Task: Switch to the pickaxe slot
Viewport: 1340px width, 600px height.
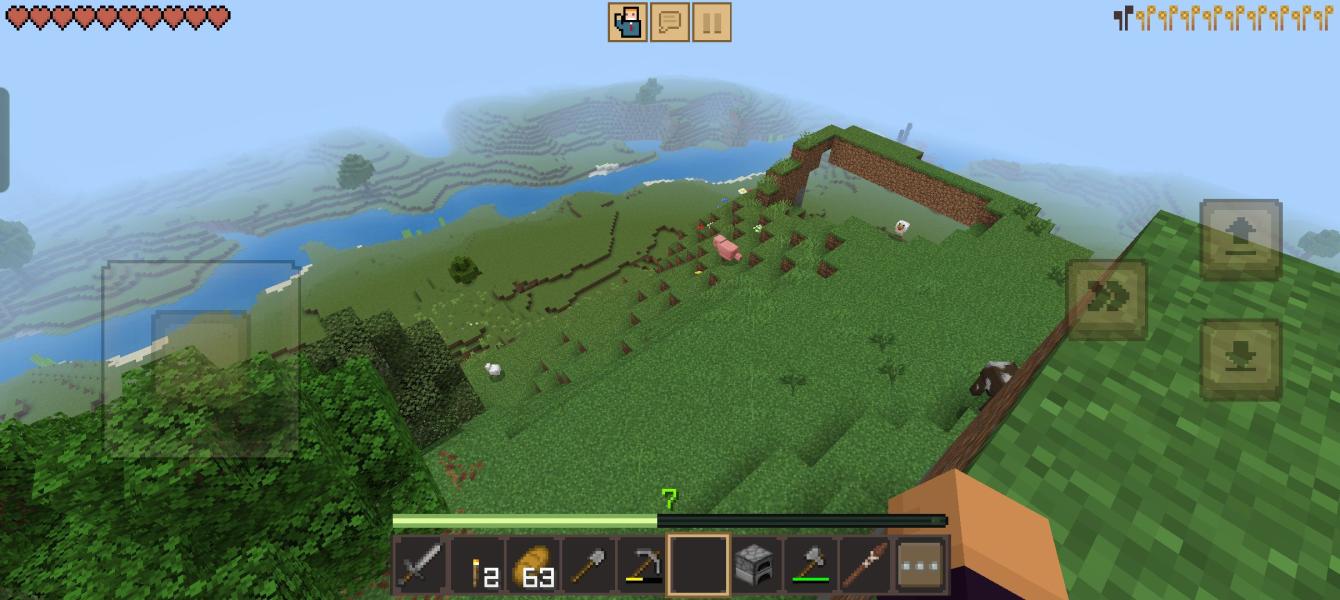Action: (642, 565)
